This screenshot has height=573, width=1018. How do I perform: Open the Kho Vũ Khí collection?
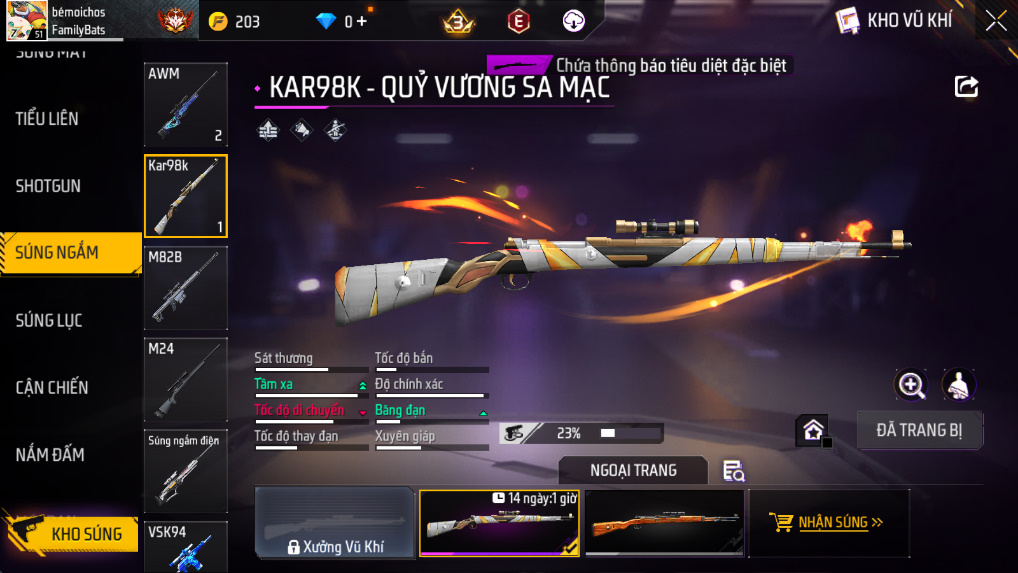893,20
